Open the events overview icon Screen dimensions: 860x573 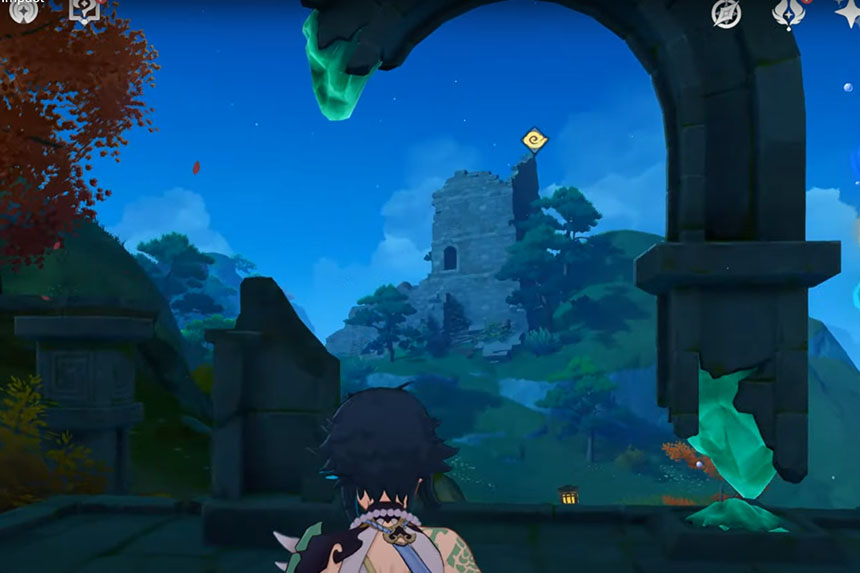click(789, 12)
